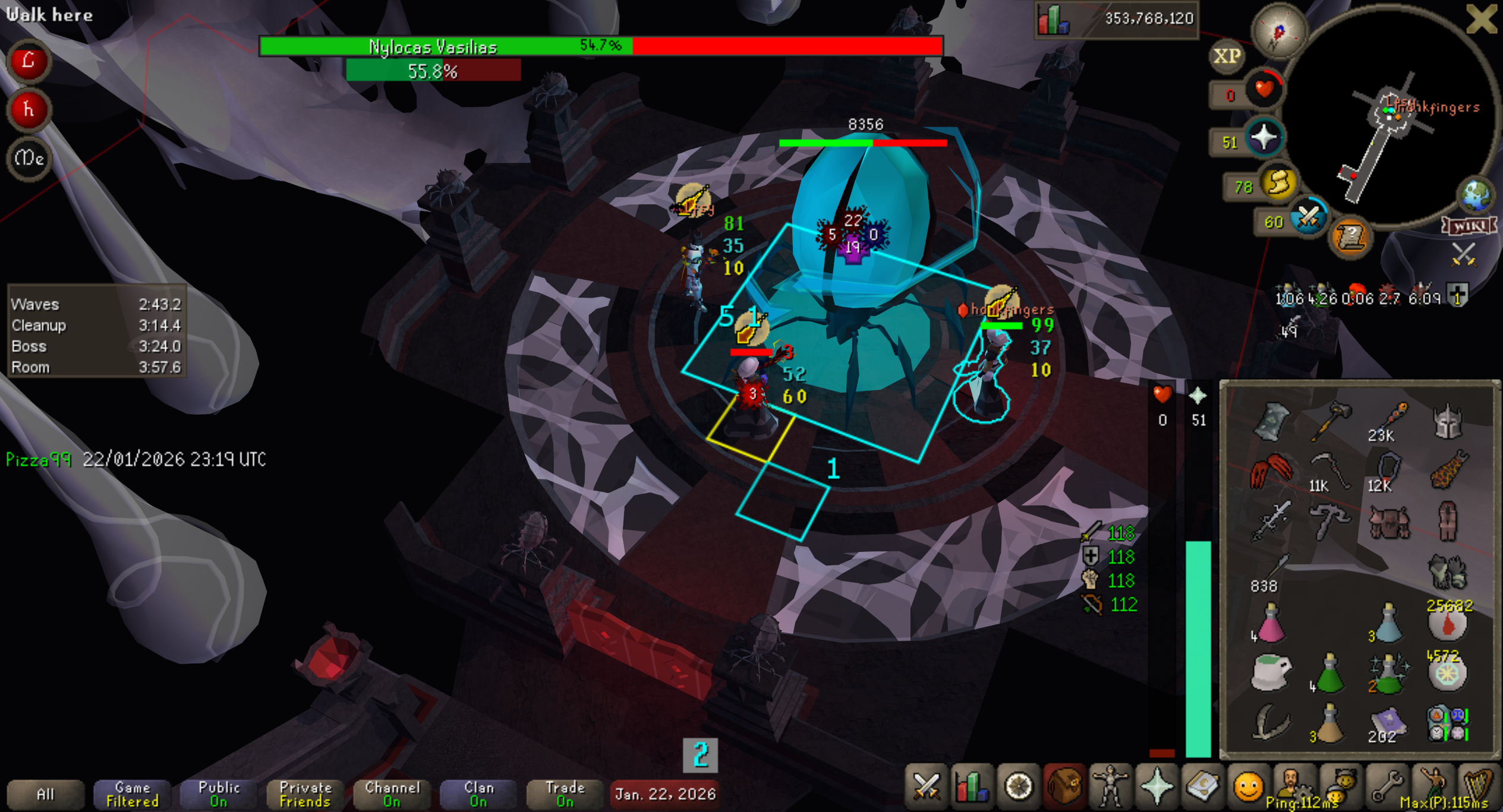Toggle the Clan chat filter
The image size is (1503, 812).
(478, 794)
